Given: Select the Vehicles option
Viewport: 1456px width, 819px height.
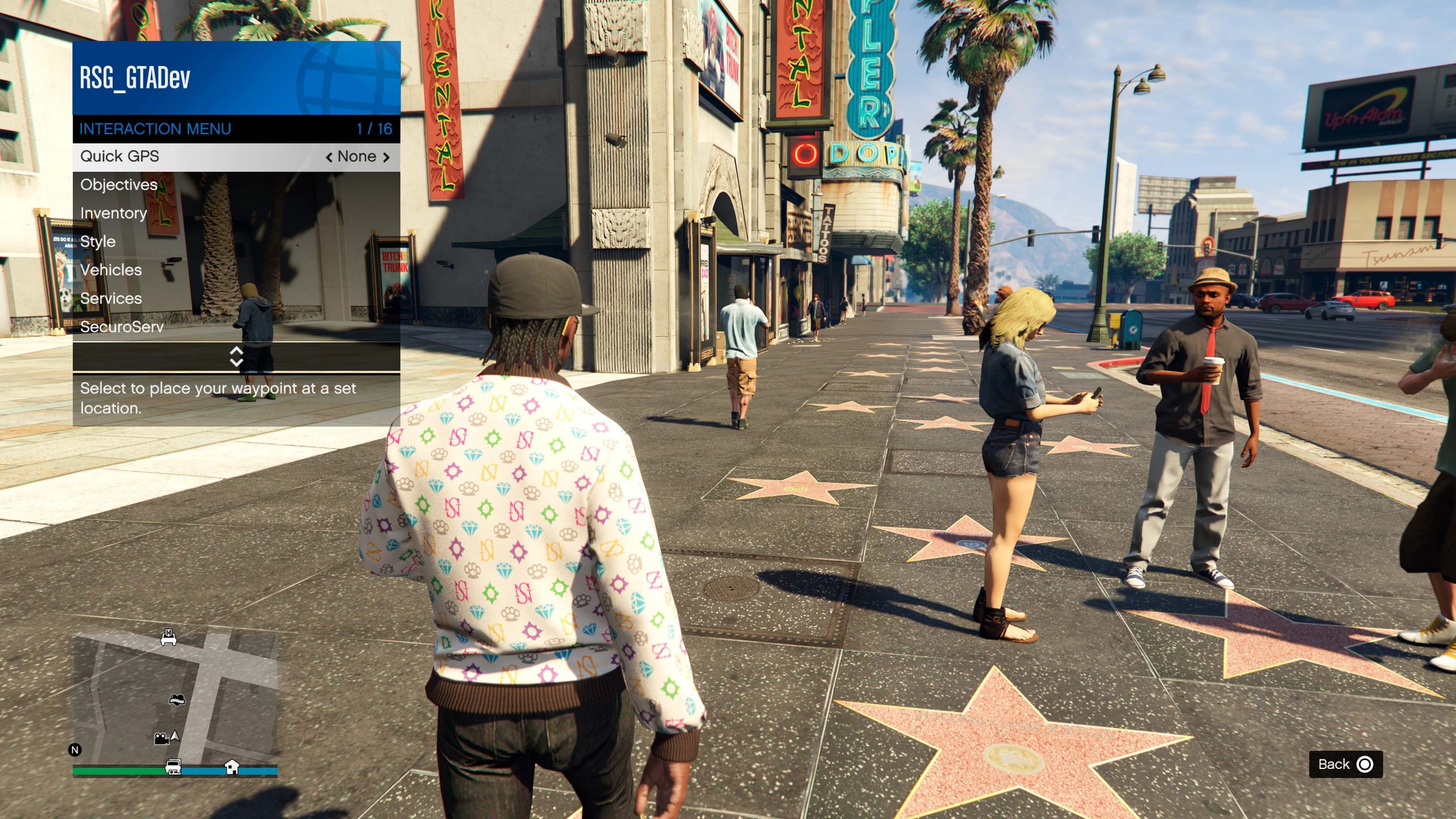Looking at the screenshot, I should 110,270.
